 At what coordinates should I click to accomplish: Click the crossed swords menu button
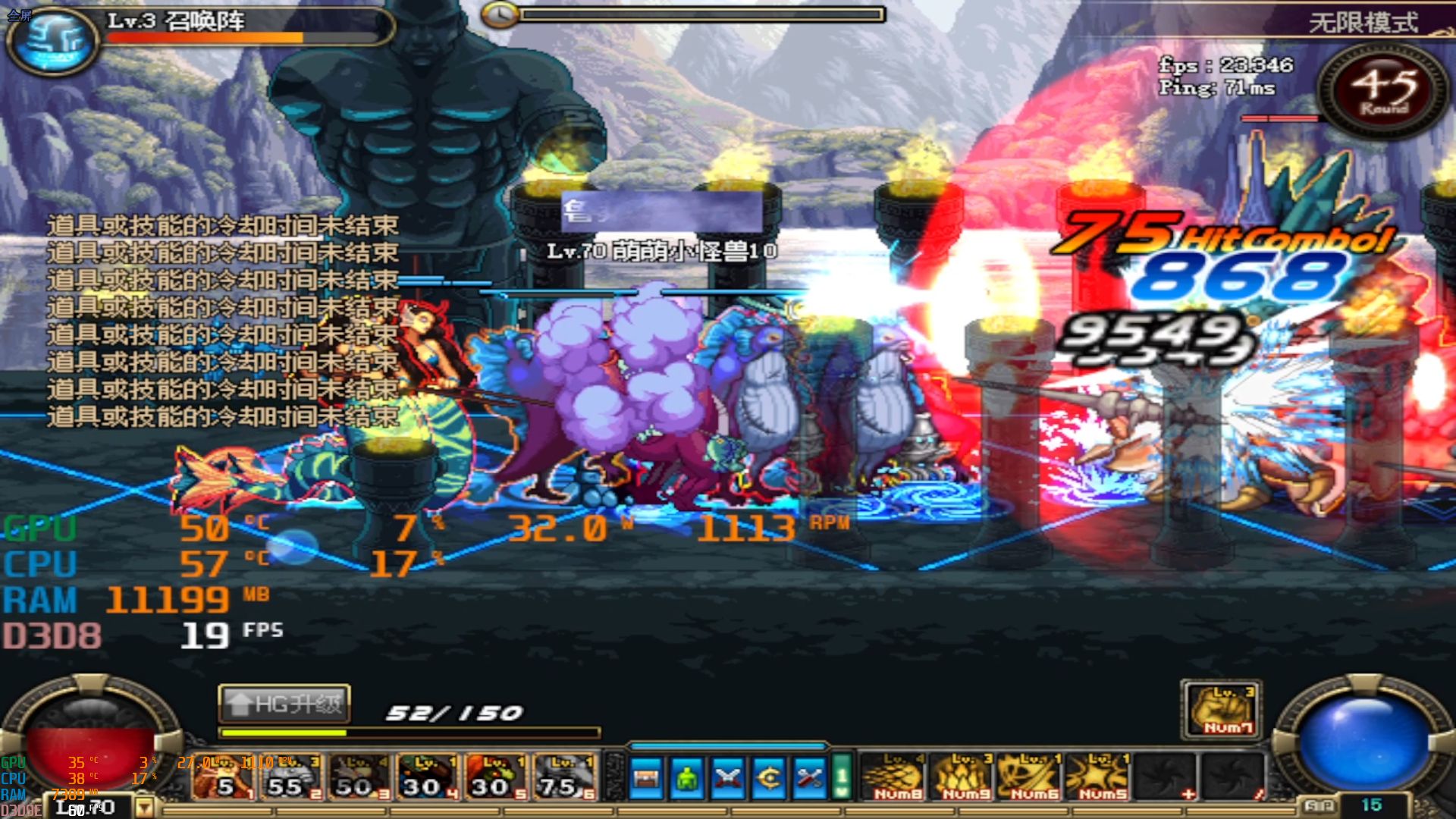point(728,778)
